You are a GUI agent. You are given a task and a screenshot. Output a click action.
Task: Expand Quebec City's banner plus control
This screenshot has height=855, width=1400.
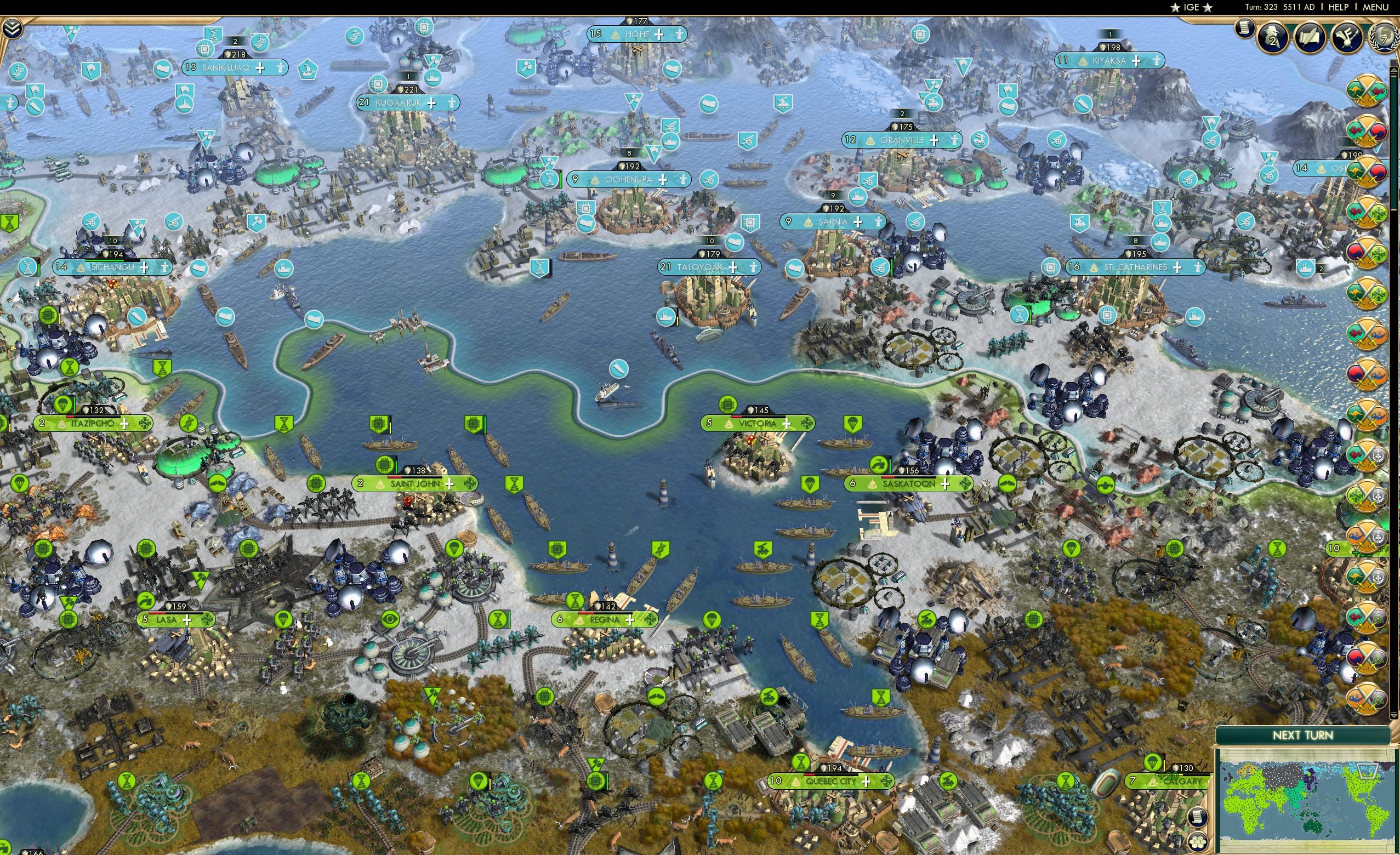click(866, 782)
